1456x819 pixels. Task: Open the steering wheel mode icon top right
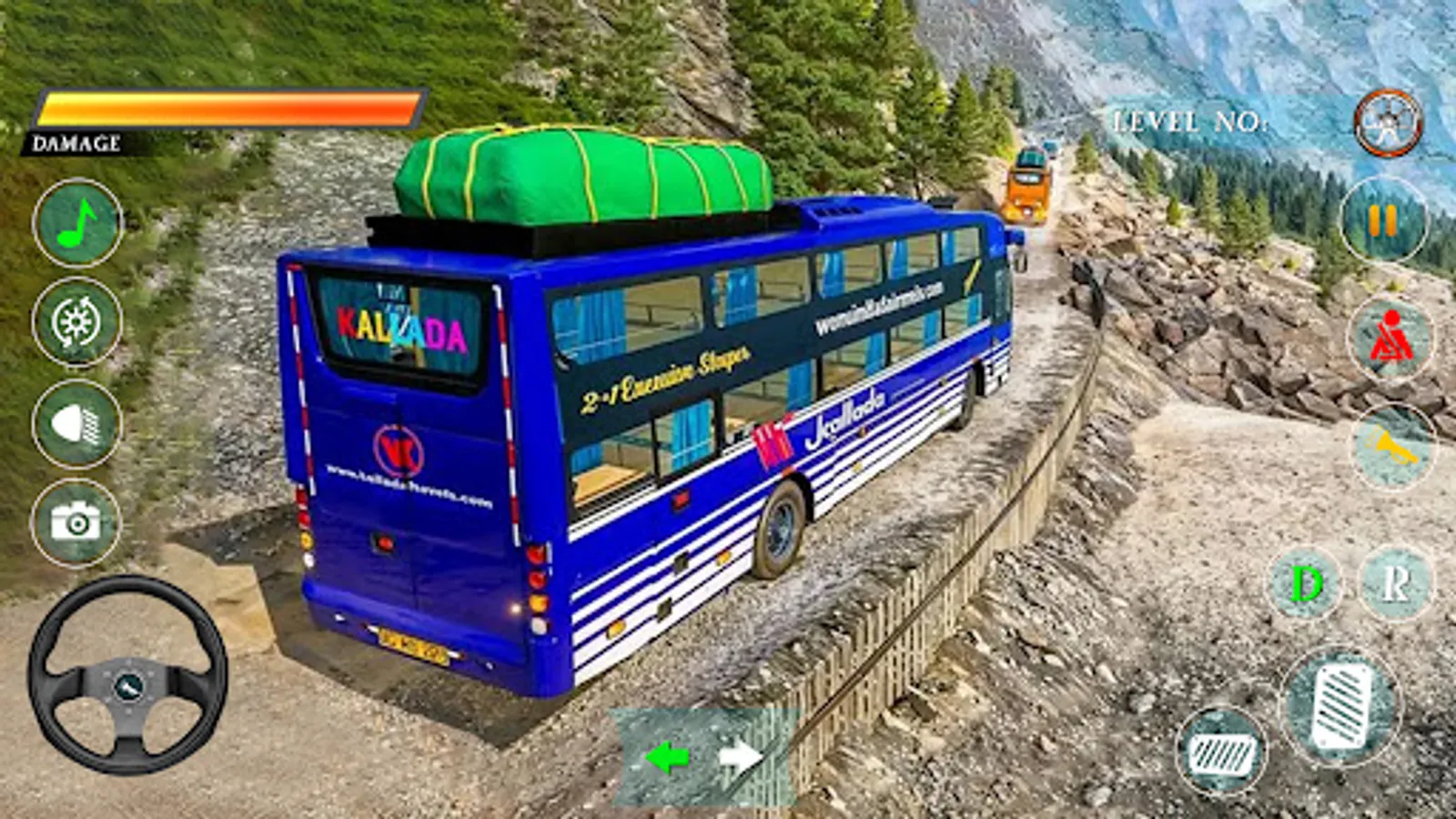(x=1387, y=123)
